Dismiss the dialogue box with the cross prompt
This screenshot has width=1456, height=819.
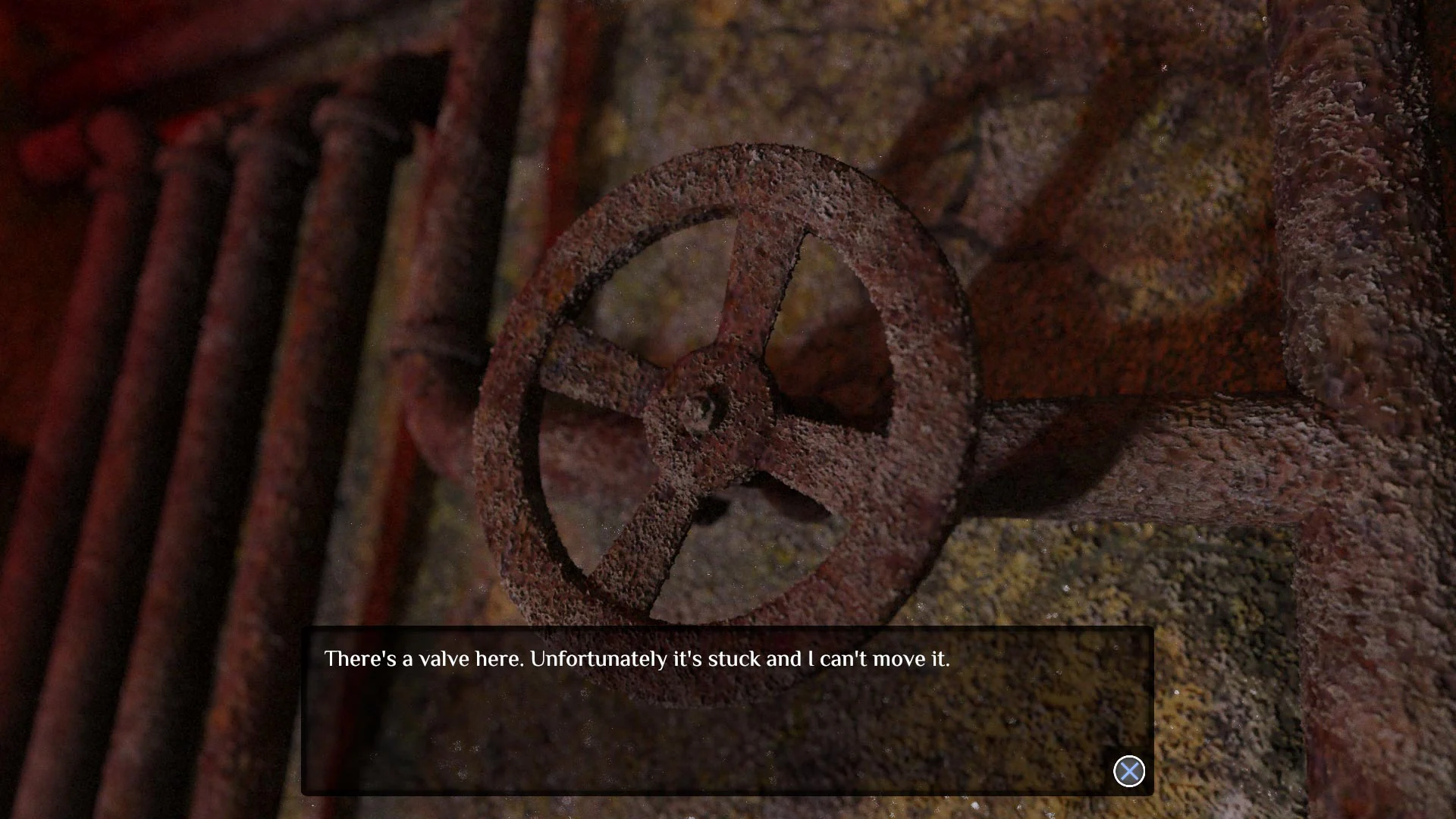1129,770
